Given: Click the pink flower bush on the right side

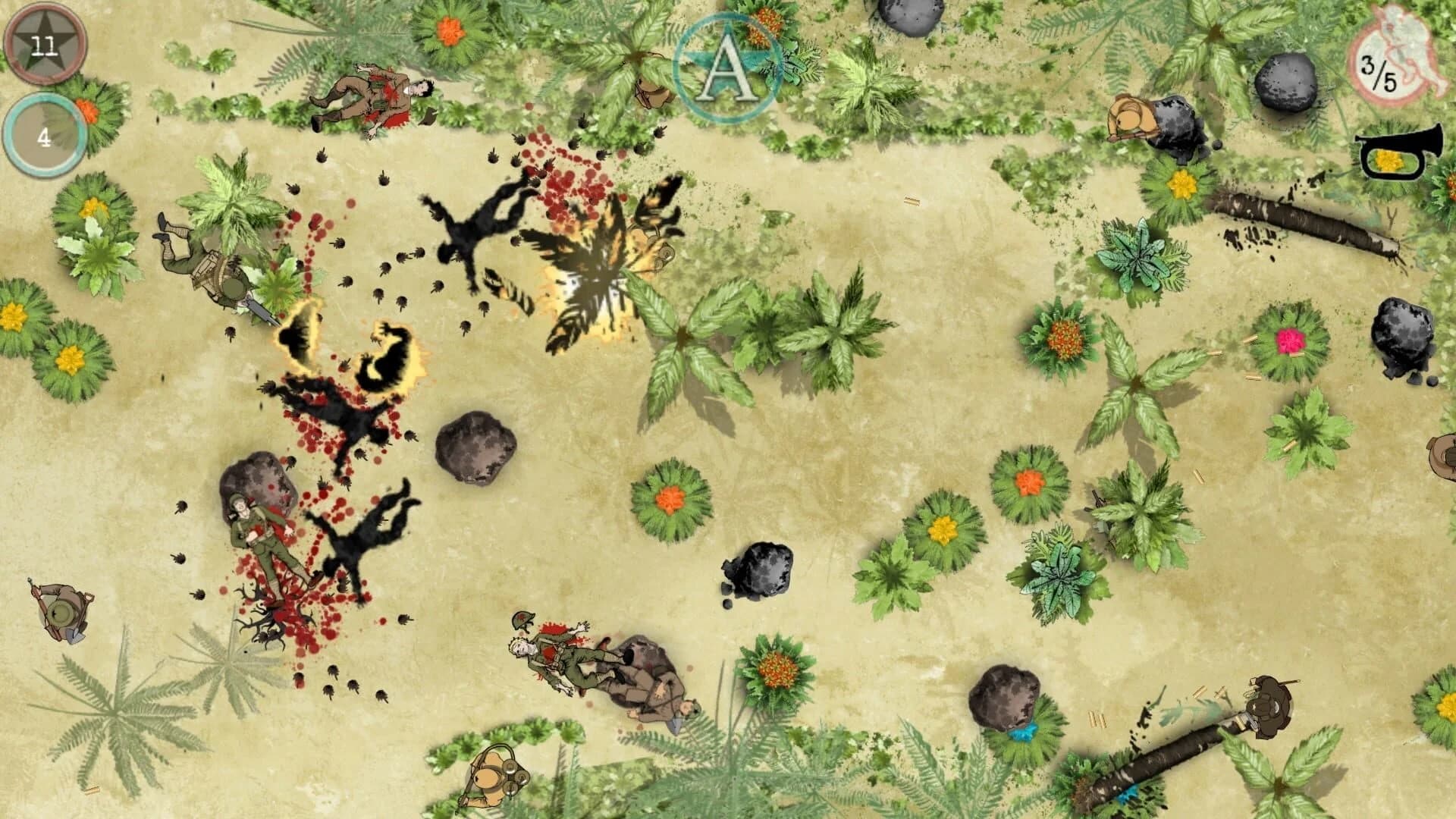Looking at the screenshot, I should (x=1287, y=345).
